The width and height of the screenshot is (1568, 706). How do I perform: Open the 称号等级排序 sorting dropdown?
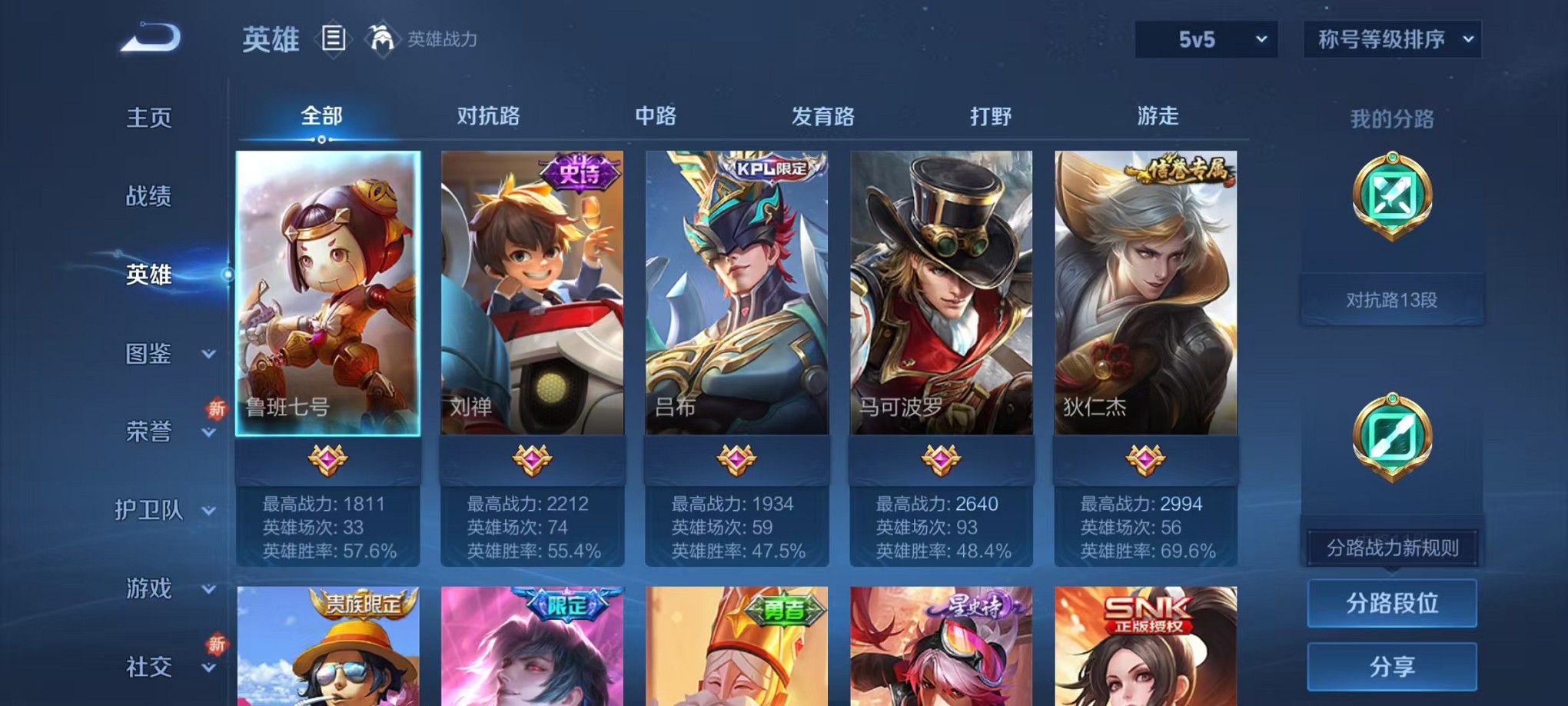tap(1391, 38)
